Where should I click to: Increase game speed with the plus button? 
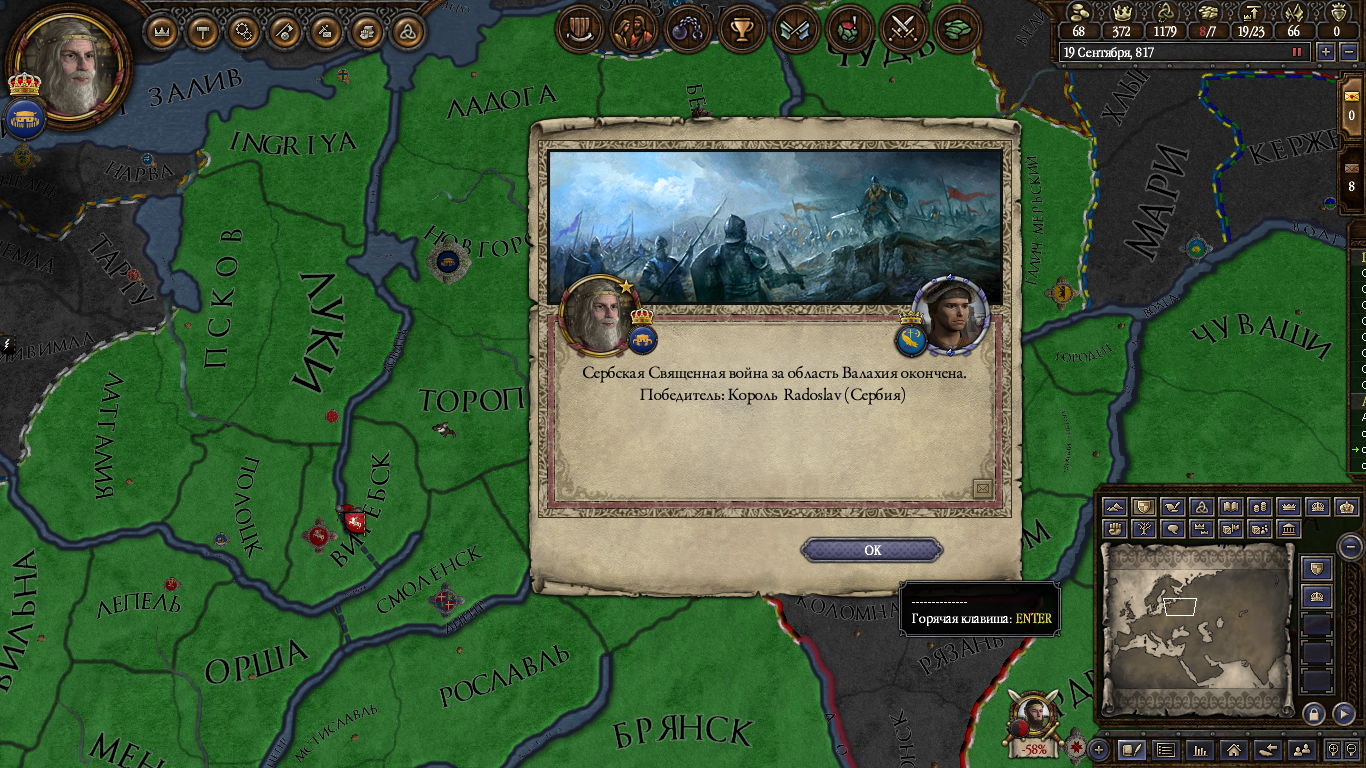[1326, 52]
